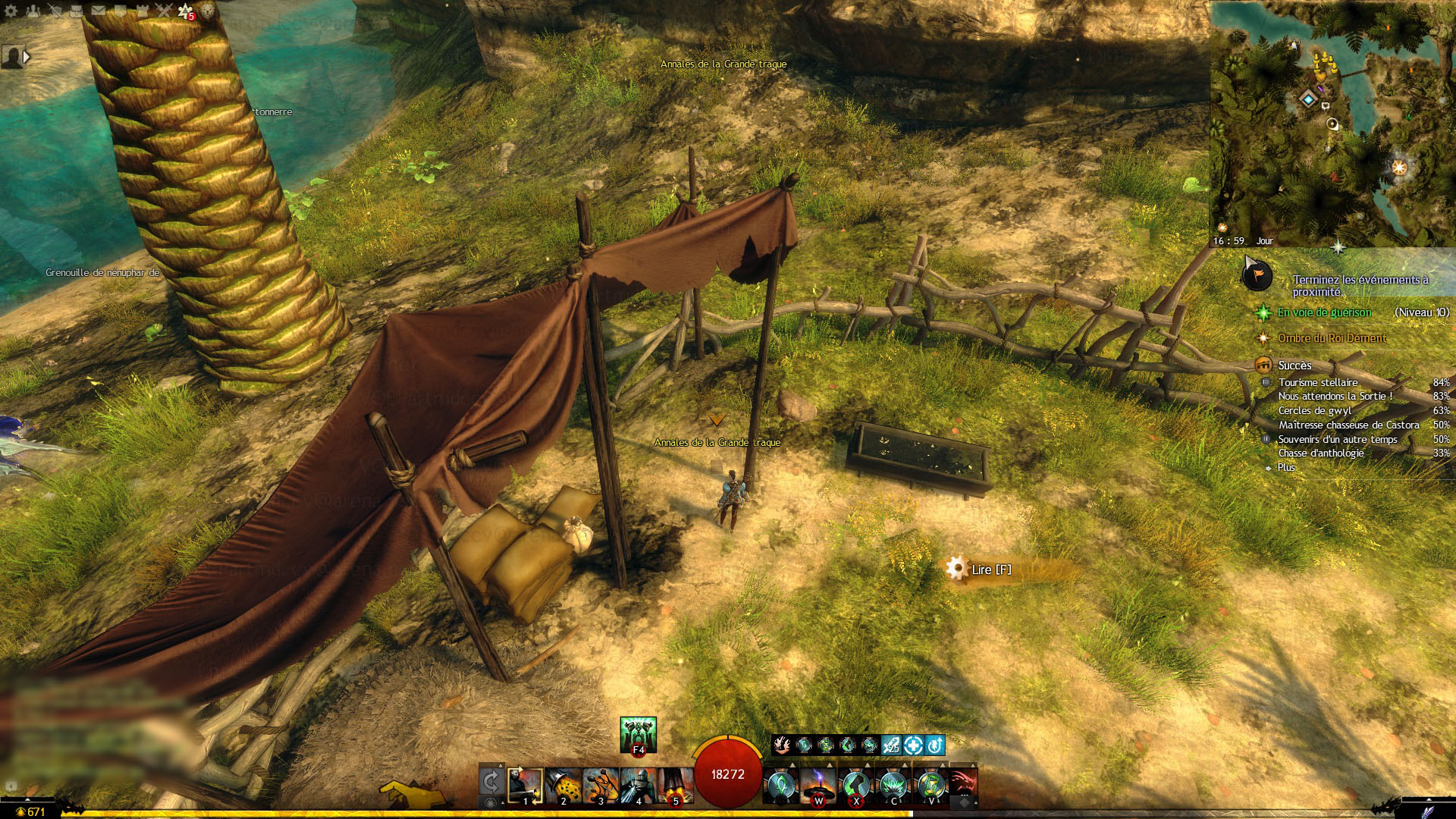
Task: Select the 'Ombre du Roi Dément' objective
Action: [1332, 338]
